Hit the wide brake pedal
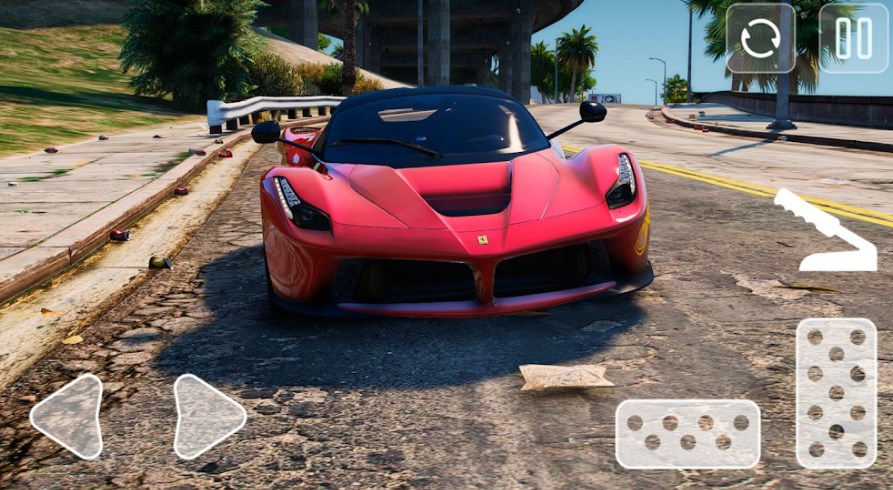This screenshot has height=490, width=893. [687, 434]
